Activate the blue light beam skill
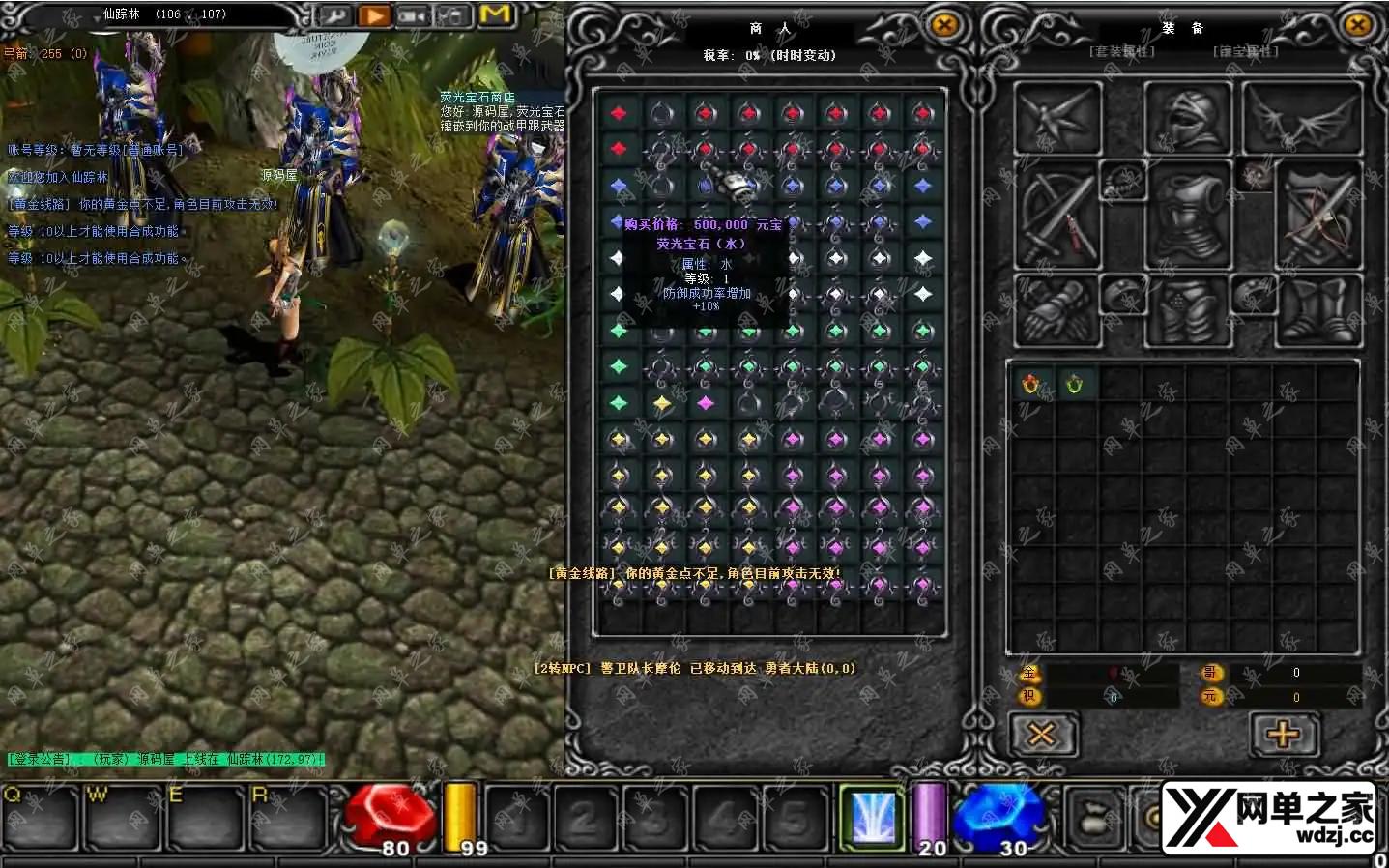 (x=872, y=816)
